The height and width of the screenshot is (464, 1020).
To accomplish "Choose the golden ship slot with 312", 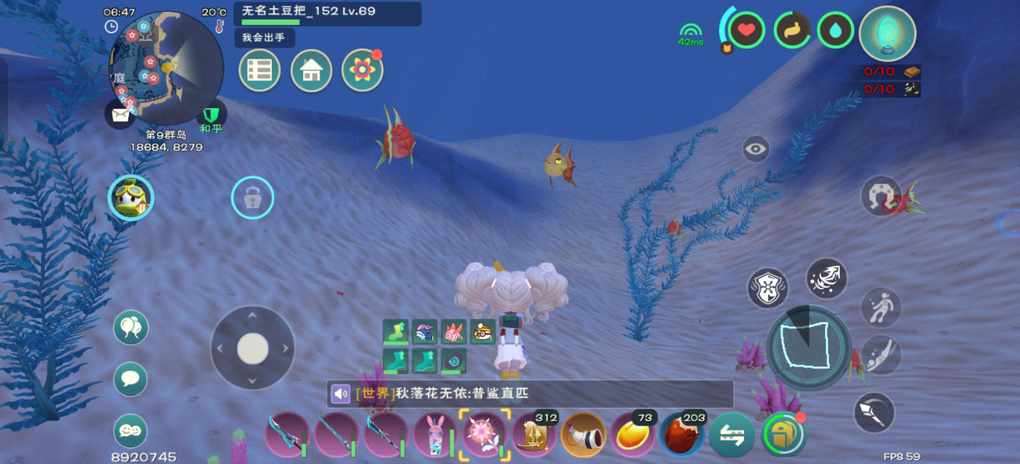I will point(534,435).
